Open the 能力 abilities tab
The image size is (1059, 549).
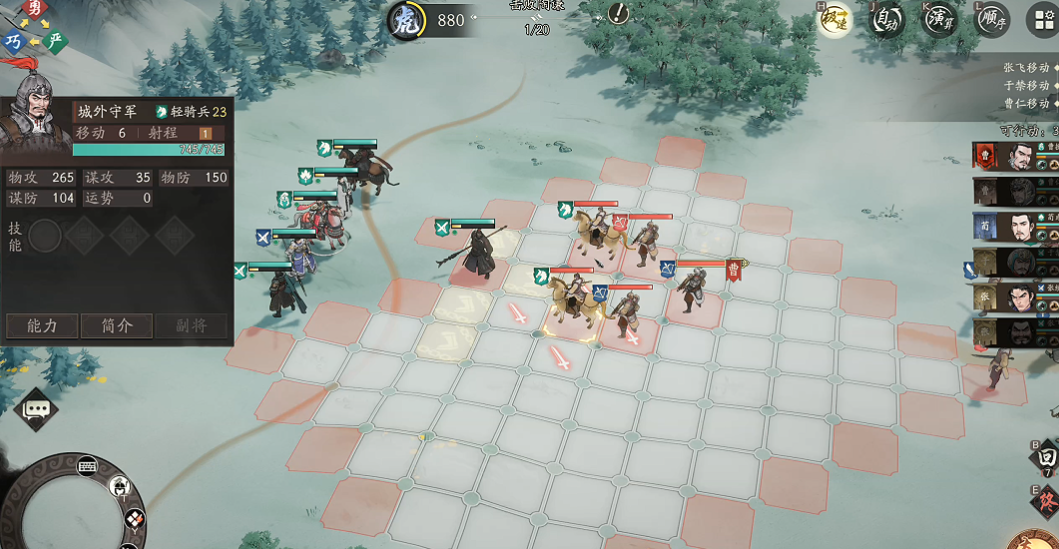42,326
